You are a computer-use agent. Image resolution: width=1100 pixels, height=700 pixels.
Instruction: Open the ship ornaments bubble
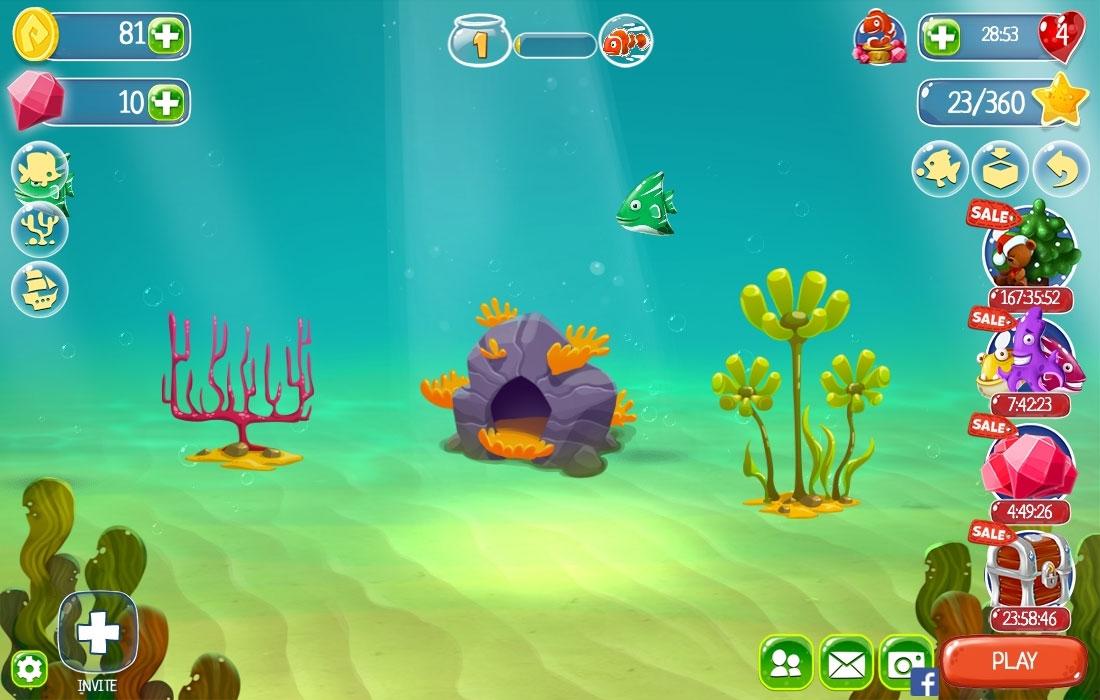pyautogui.click(x=40, y=289)
